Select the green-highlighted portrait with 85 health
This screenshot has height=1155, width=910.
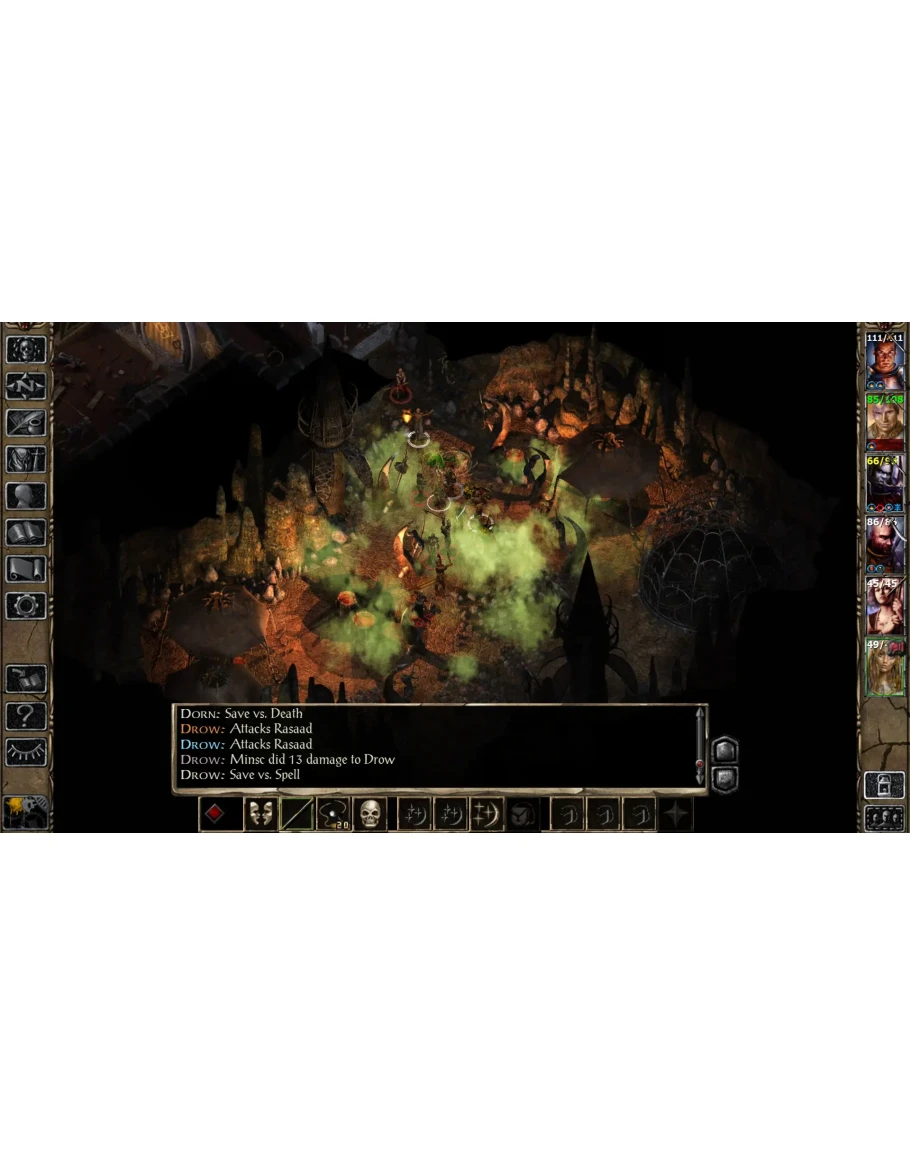click(x=884, y=422)
